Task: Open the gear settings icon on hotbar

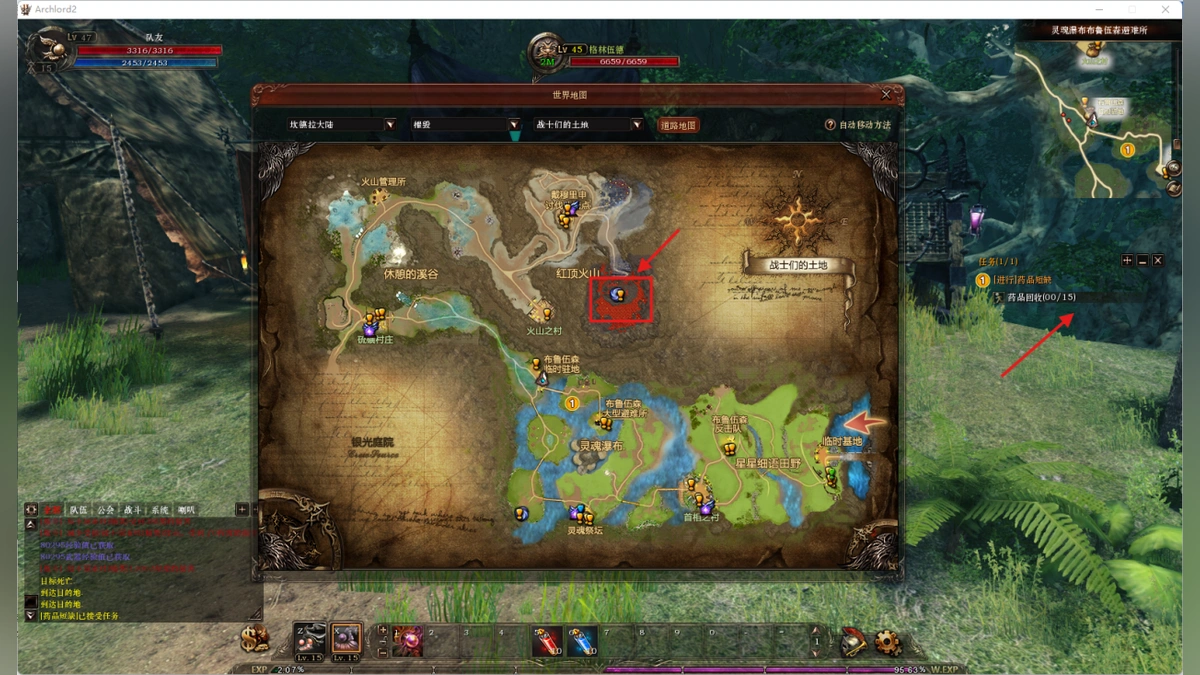Action: point(886,643)
